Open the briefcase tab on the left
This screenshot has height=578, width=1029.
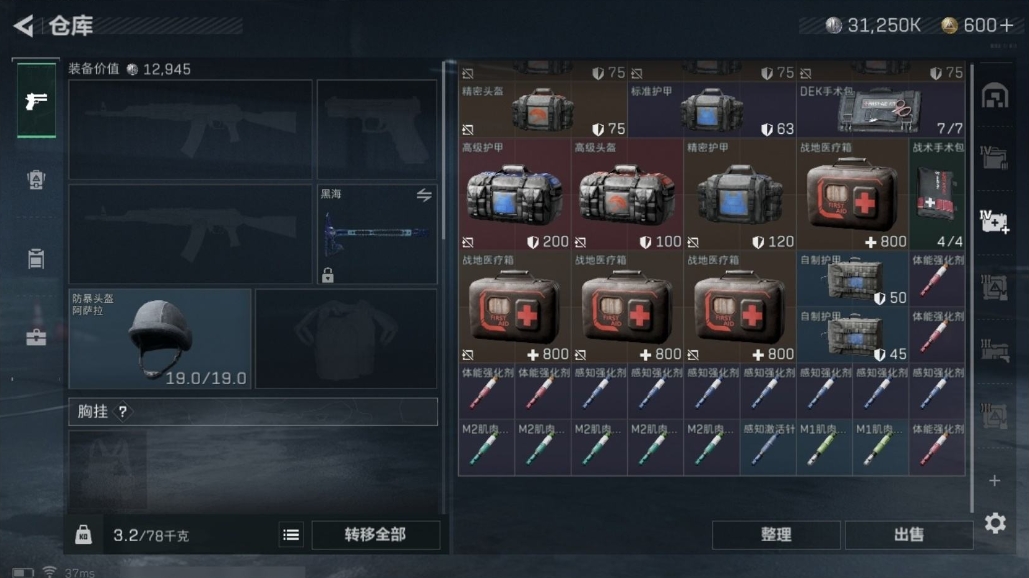pos(36,336)
